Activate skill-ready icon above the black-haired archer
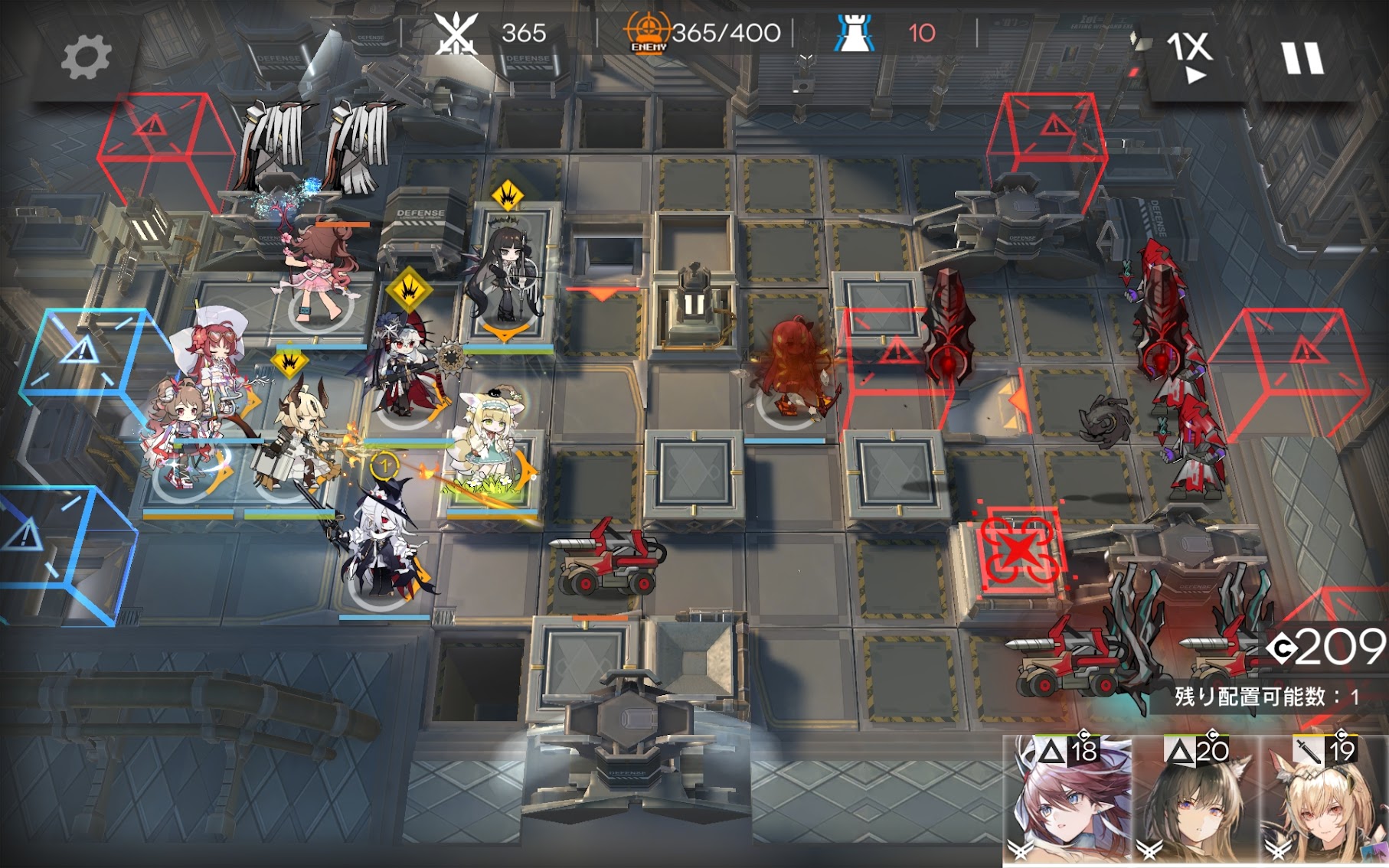 click(507, 197)
